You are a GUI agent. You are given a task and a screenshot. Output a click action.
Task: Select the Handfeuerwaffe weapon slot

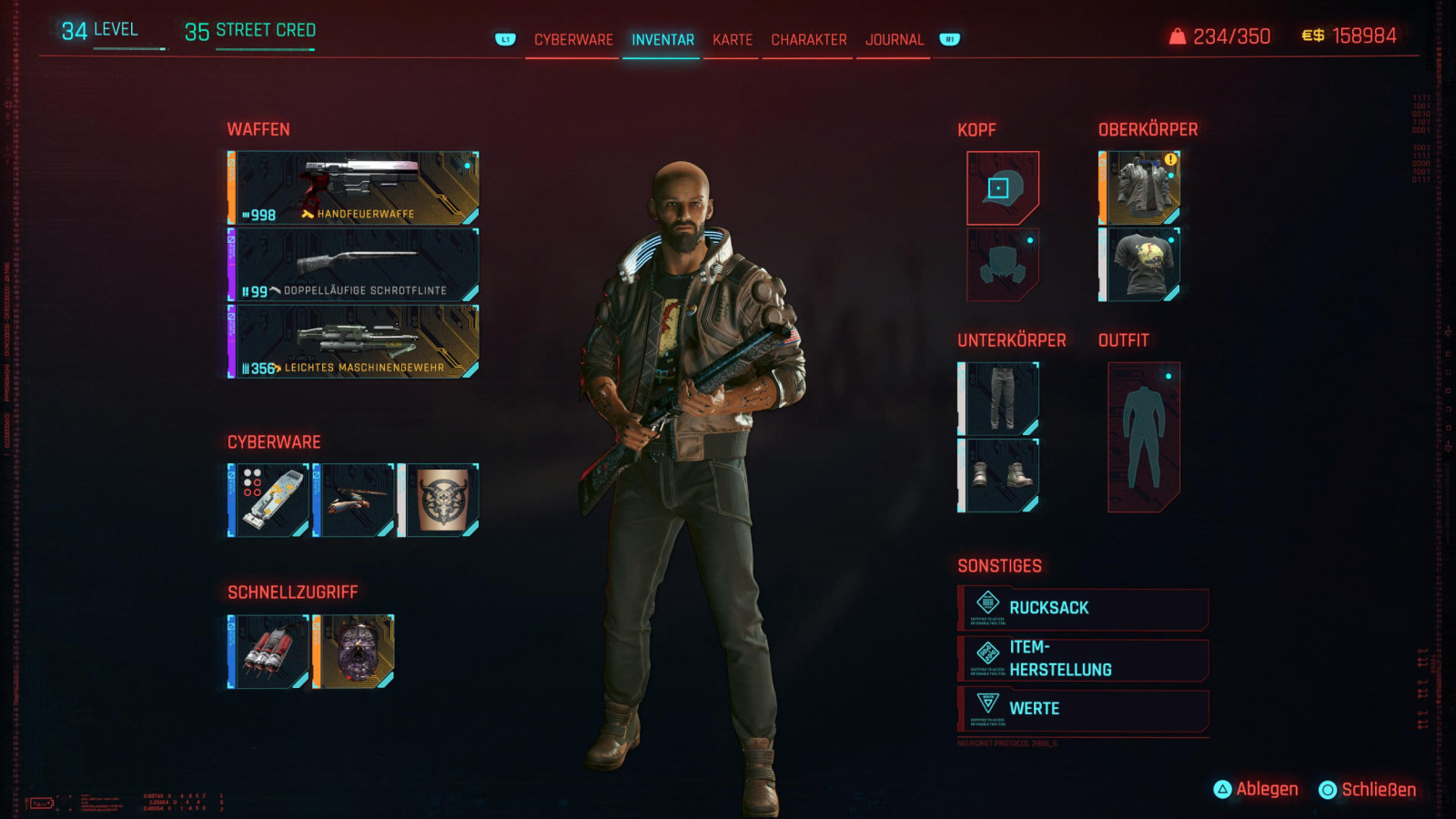point(354,188)
